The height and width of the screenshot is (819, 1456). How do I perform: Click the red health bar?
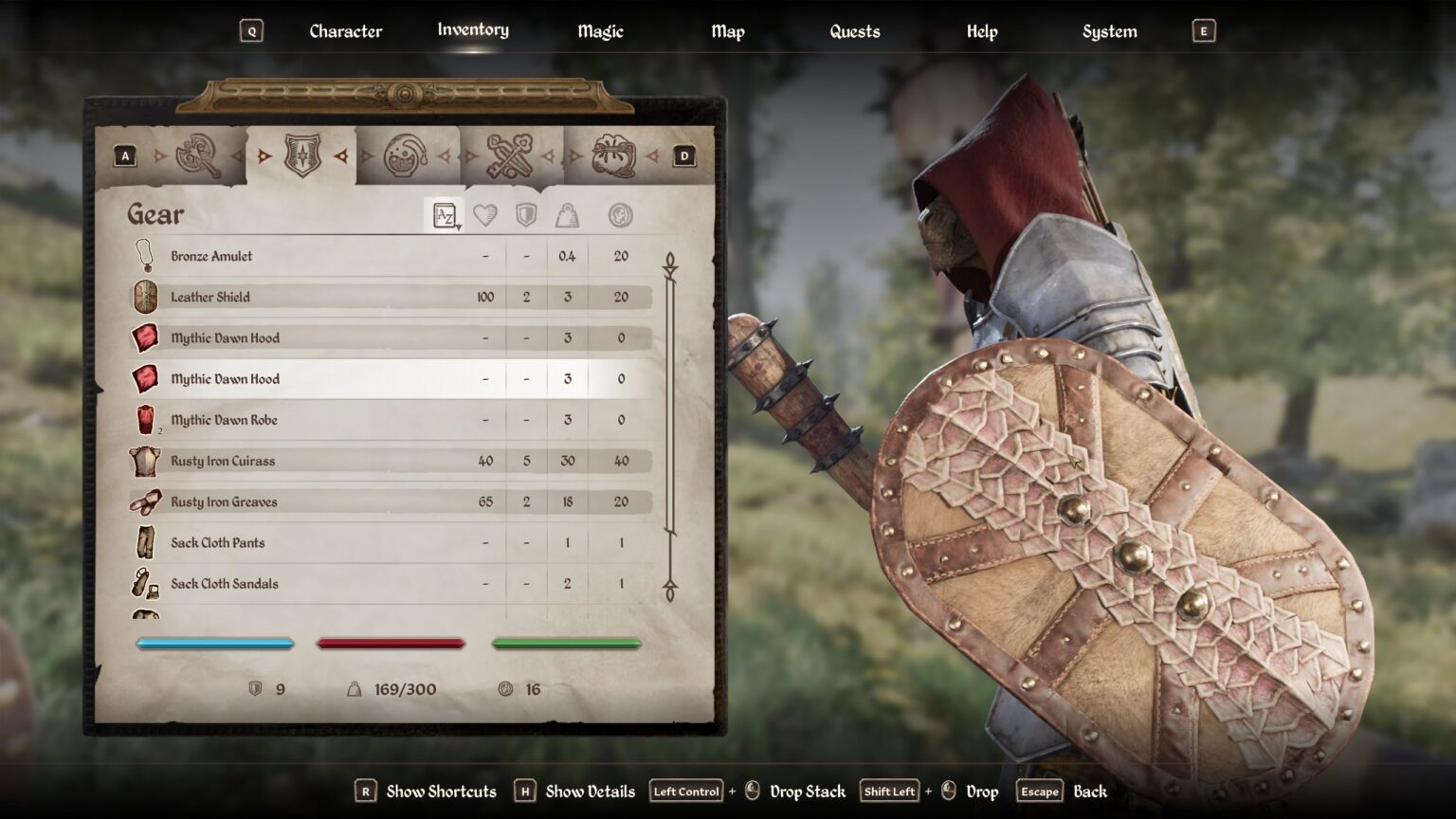click(391, 644)
